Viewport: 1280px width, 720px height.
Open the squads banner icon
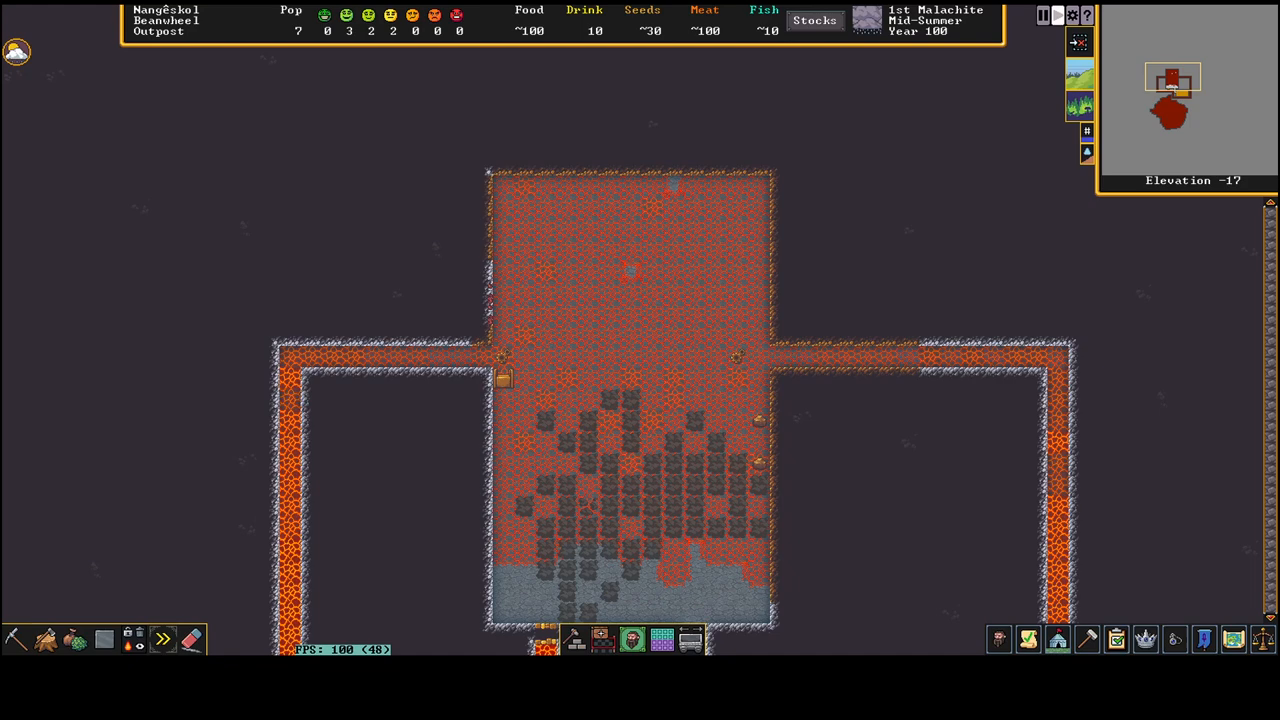pos(1204,639)
